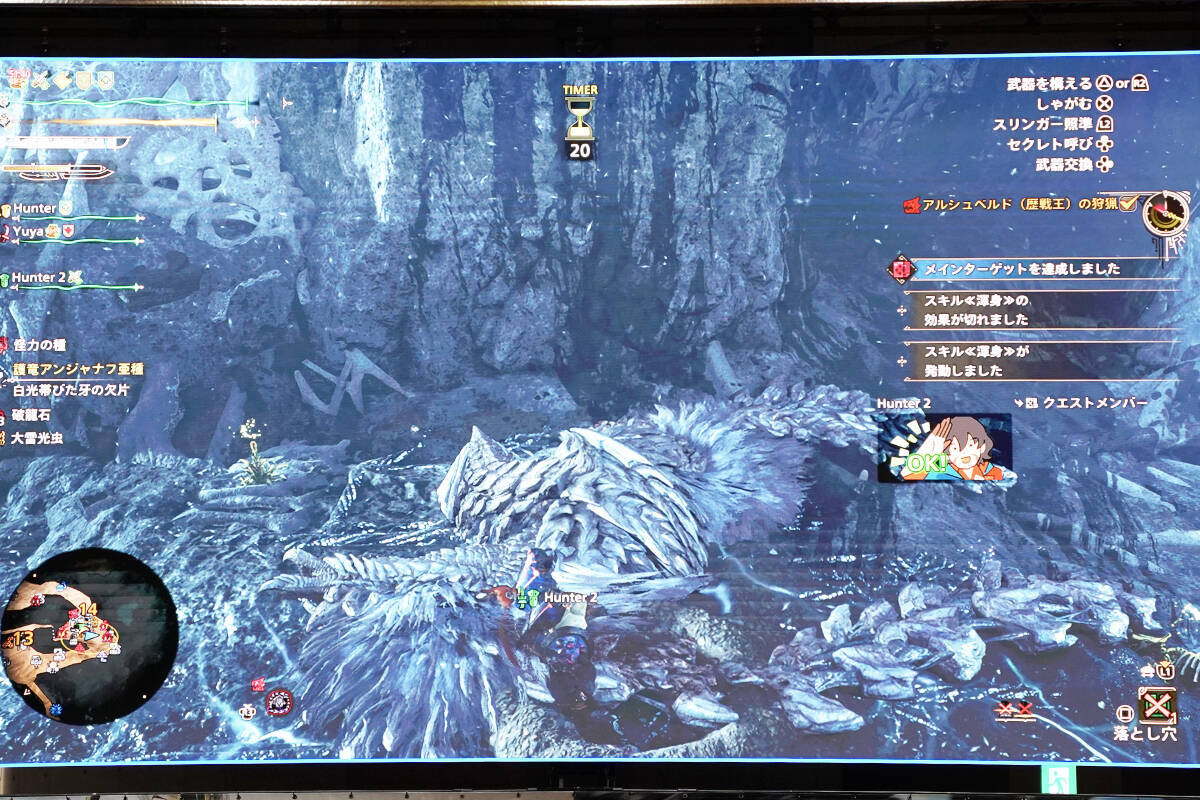Click the area 14 marker on minimap
This screenshot has width=1200, height=800.
point(87,609)
